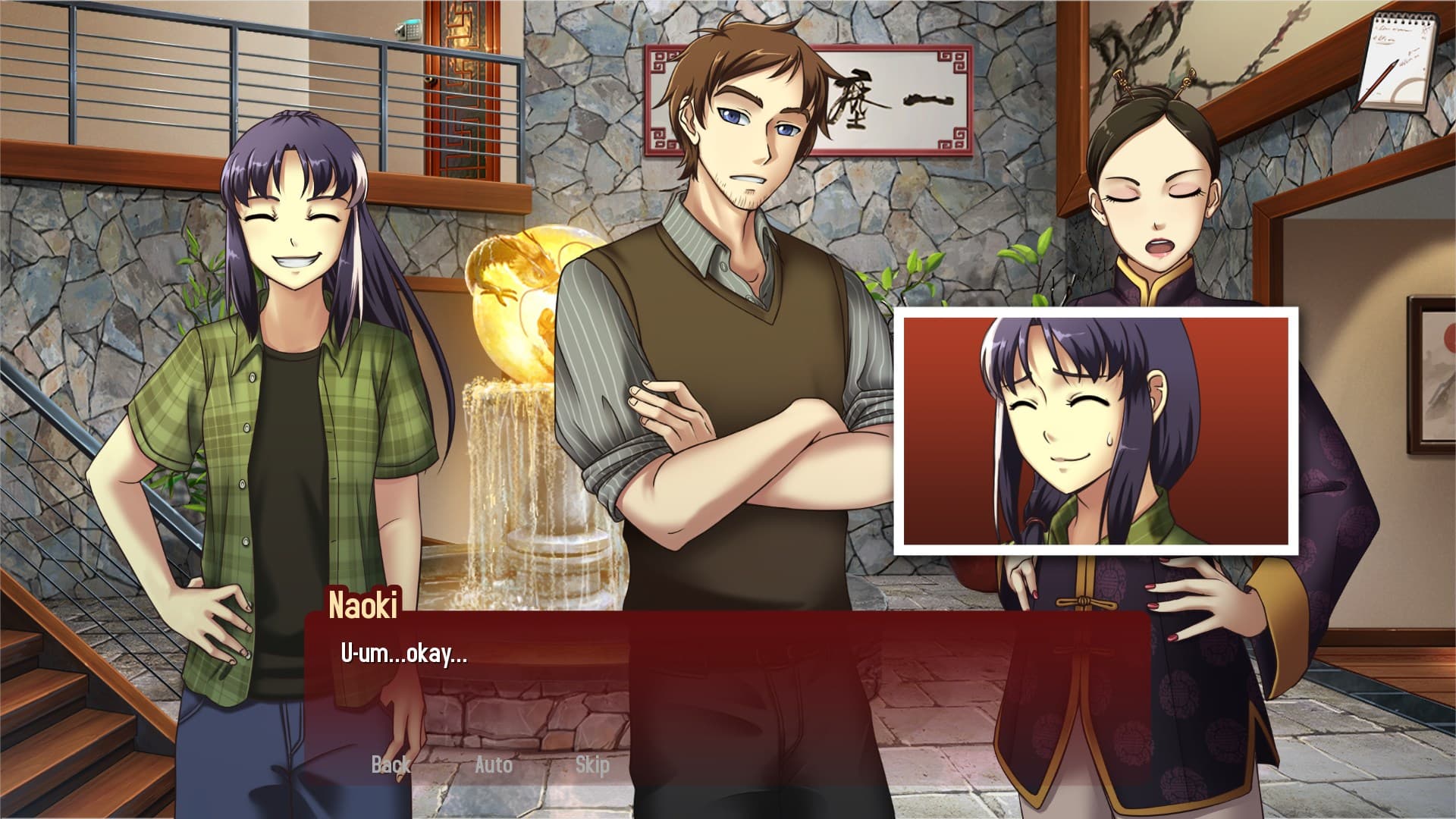Click the security keypad near the stairs
This screenshot has width=1456, height=819.
pyautogui.click(x=407, y=30)
